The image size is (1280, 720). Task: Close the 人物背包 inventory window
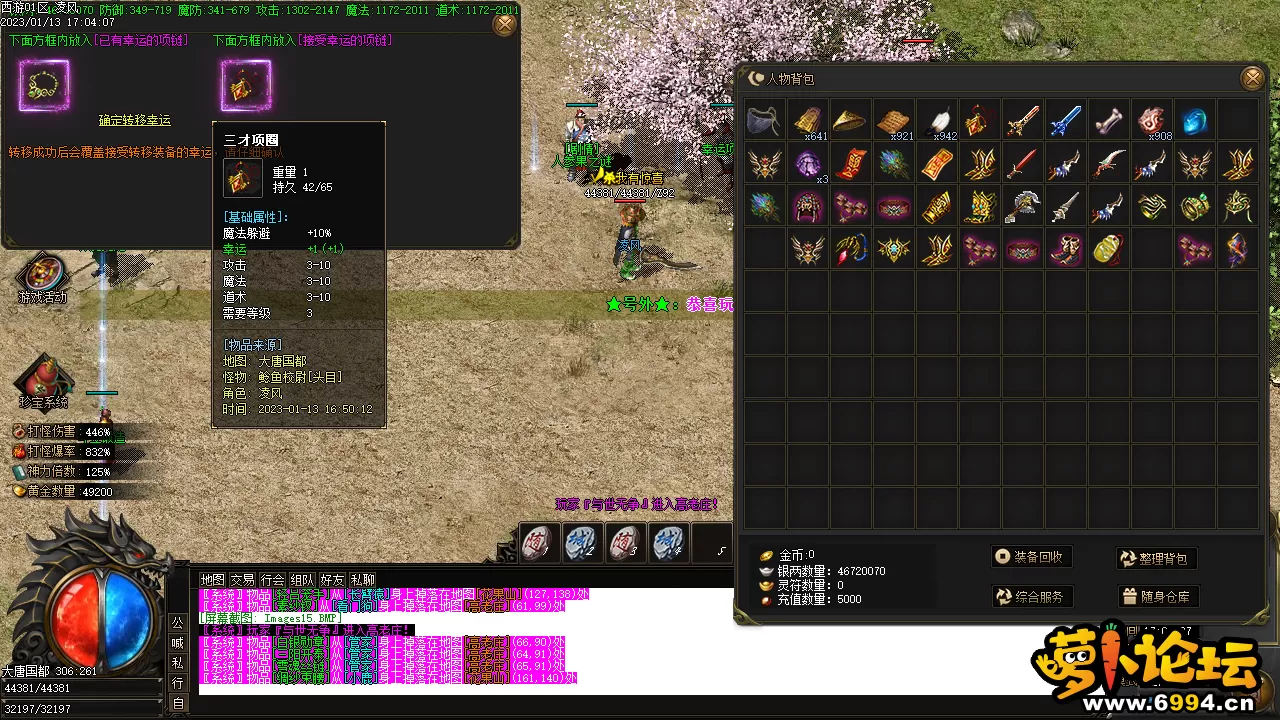[x=1252, y=78]
